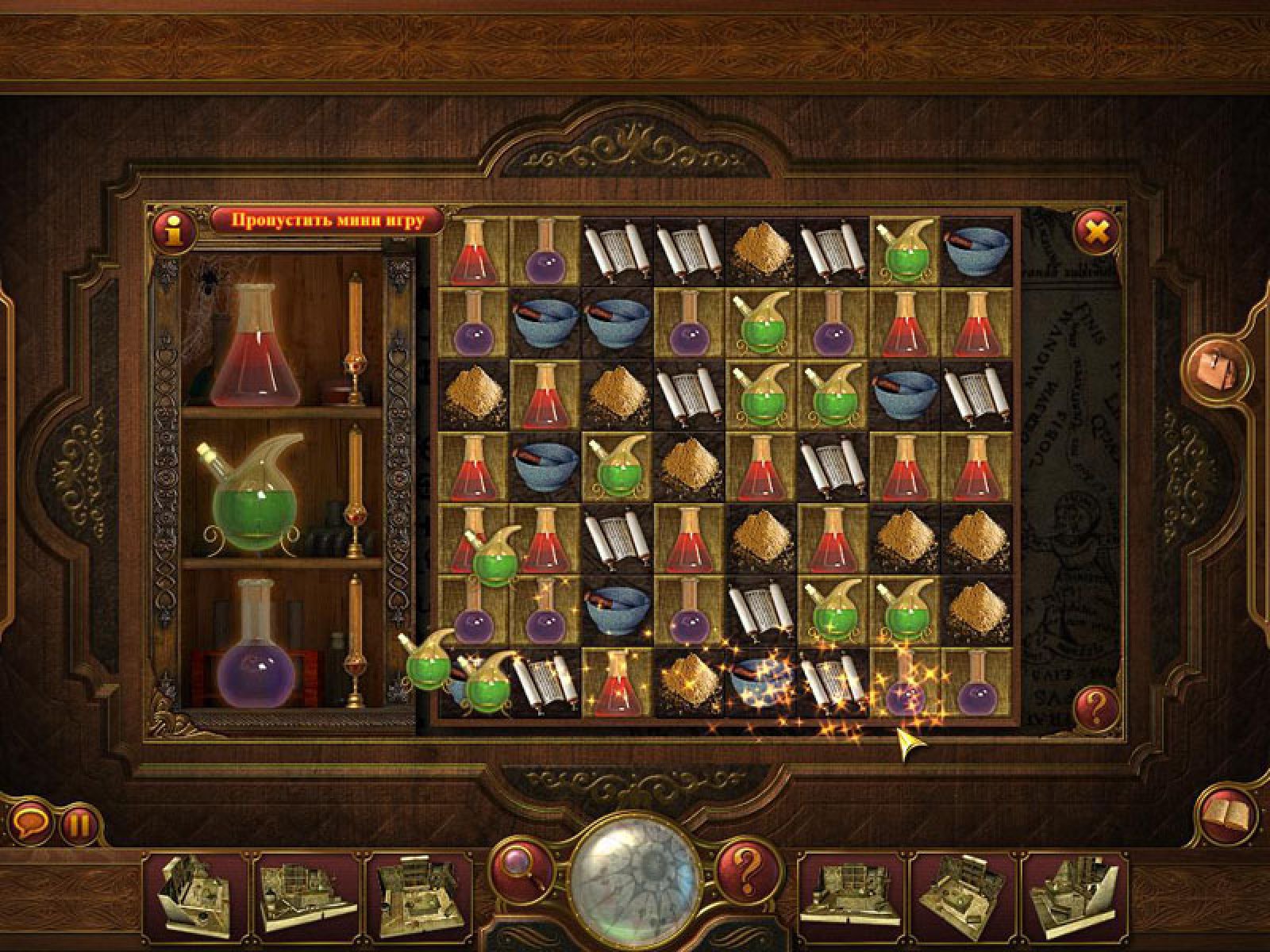This screenshot has height=952, width=1270.
Task: Use the red question mark hint button
Action: 747,869
